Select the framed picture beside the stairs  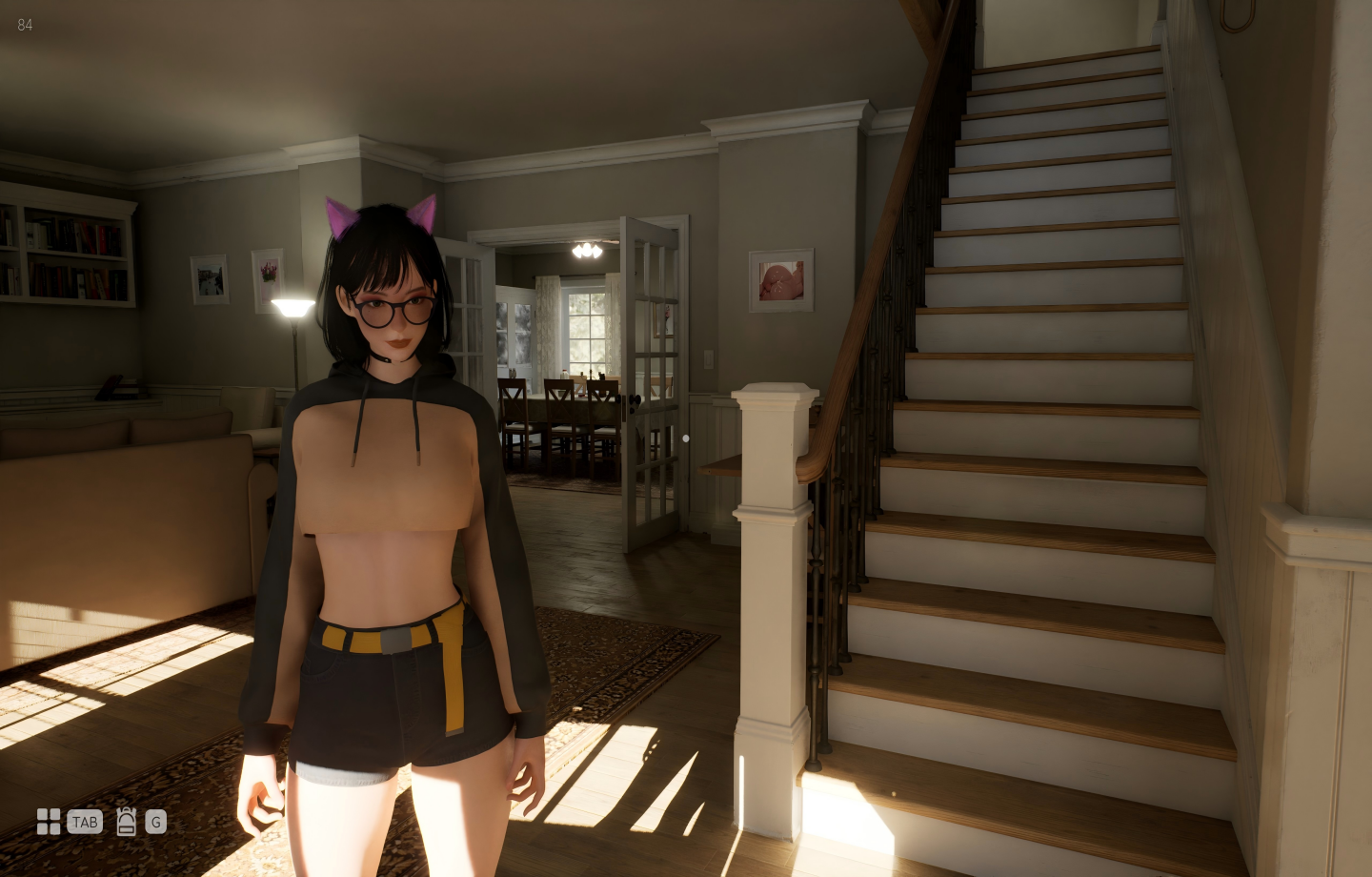(780, 279)
